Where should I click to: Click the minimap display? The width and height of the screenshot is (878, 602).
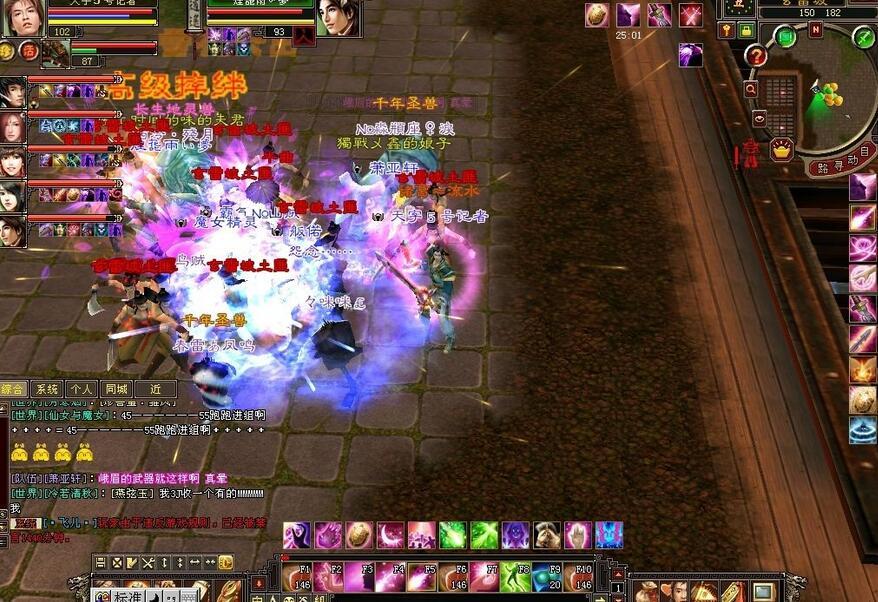(x=822, y=98)
